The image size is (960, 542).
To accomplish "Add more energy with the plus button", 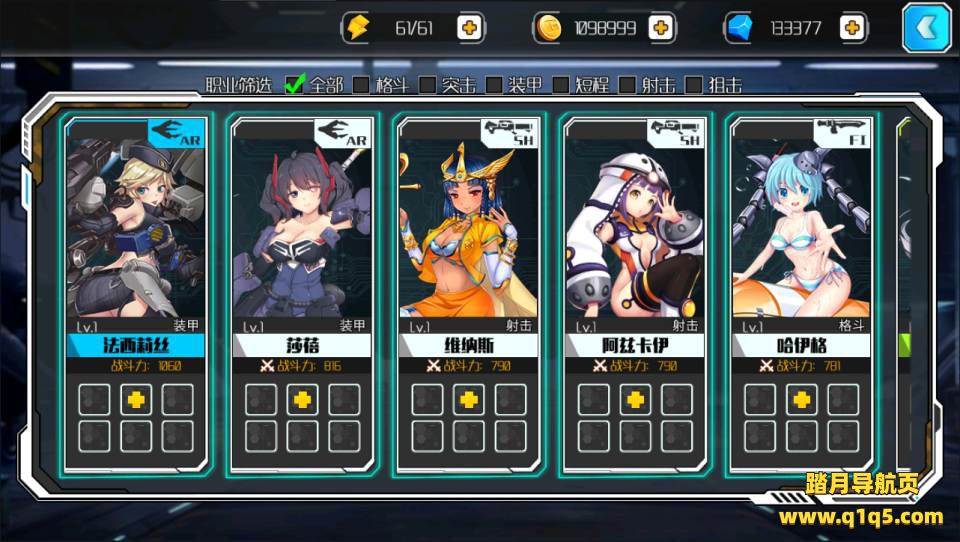I will tap(469, 28).
